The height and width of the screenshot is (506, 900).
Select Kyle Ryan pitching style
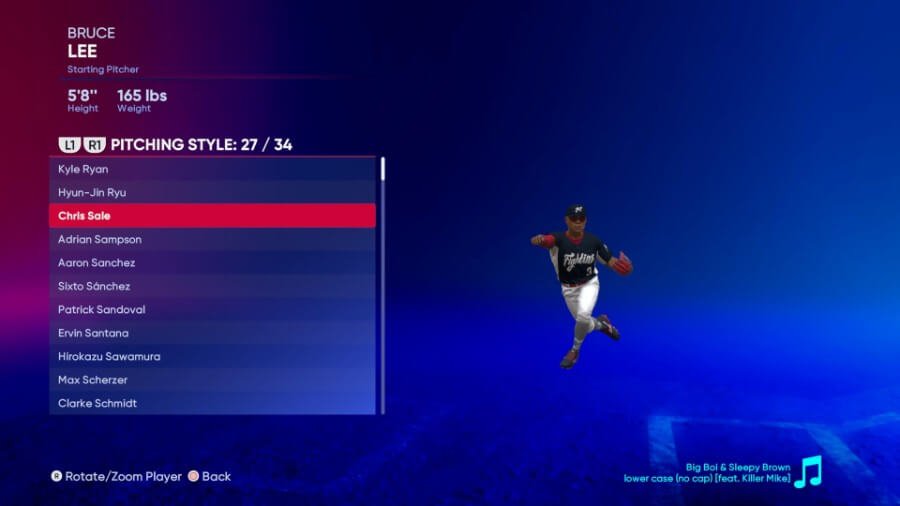[x=212, y=169]
